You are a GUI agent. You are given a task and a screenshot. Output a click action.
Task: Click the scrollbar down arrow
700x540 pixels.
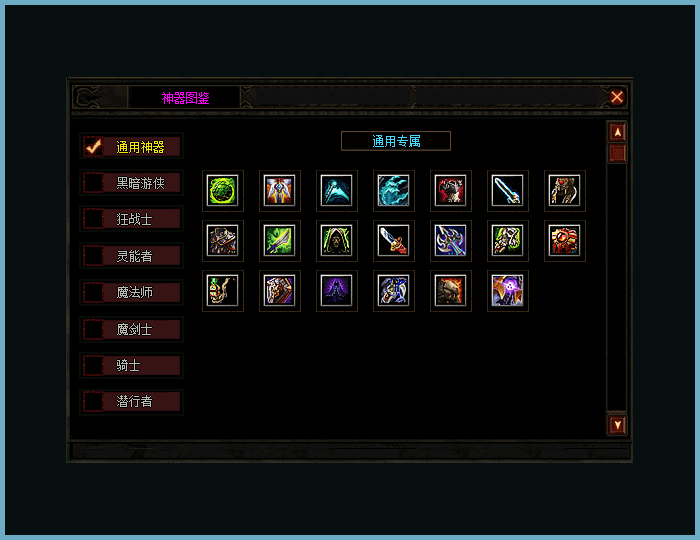coord(618,425)
